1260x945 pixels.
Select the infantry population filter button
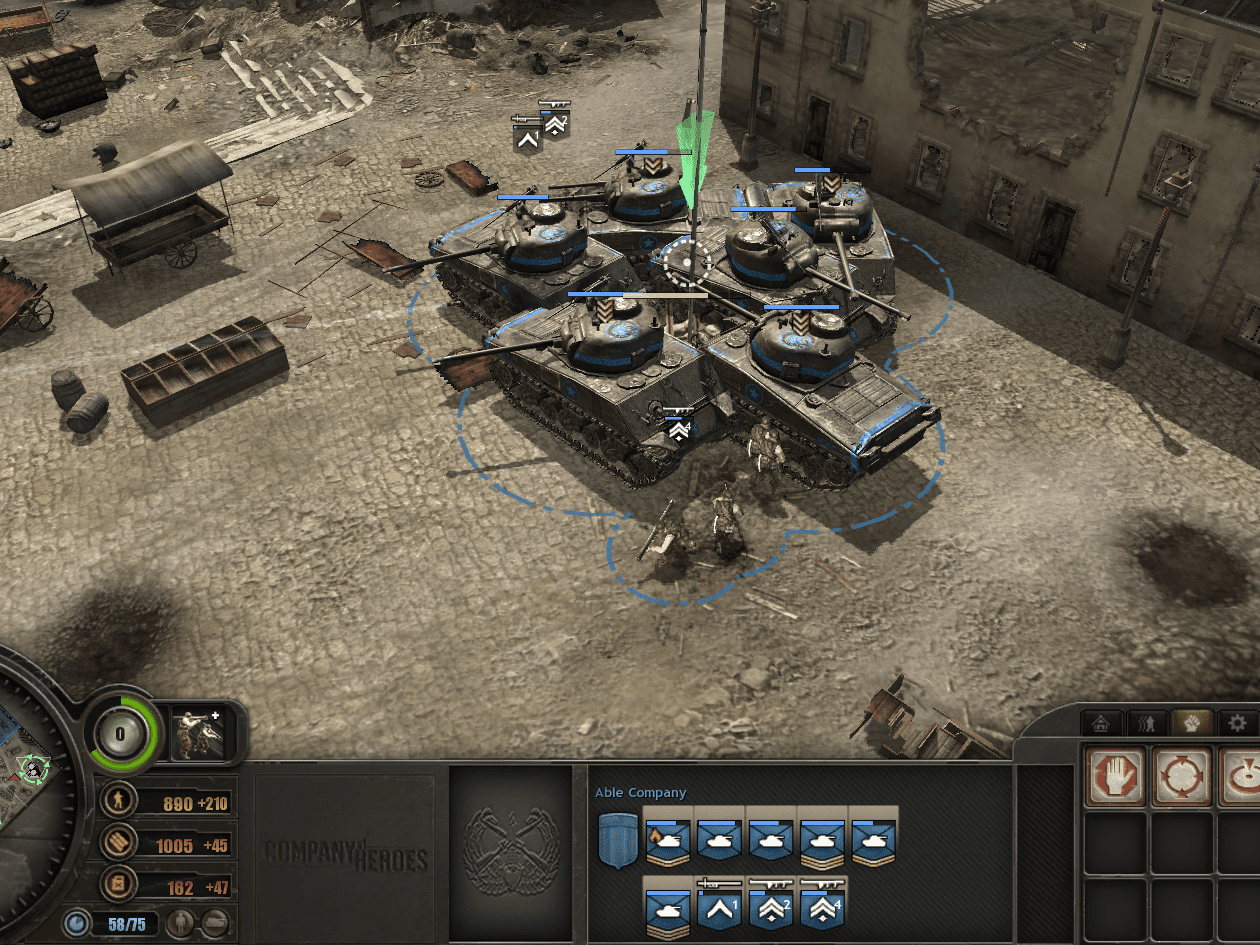[180, 922]
